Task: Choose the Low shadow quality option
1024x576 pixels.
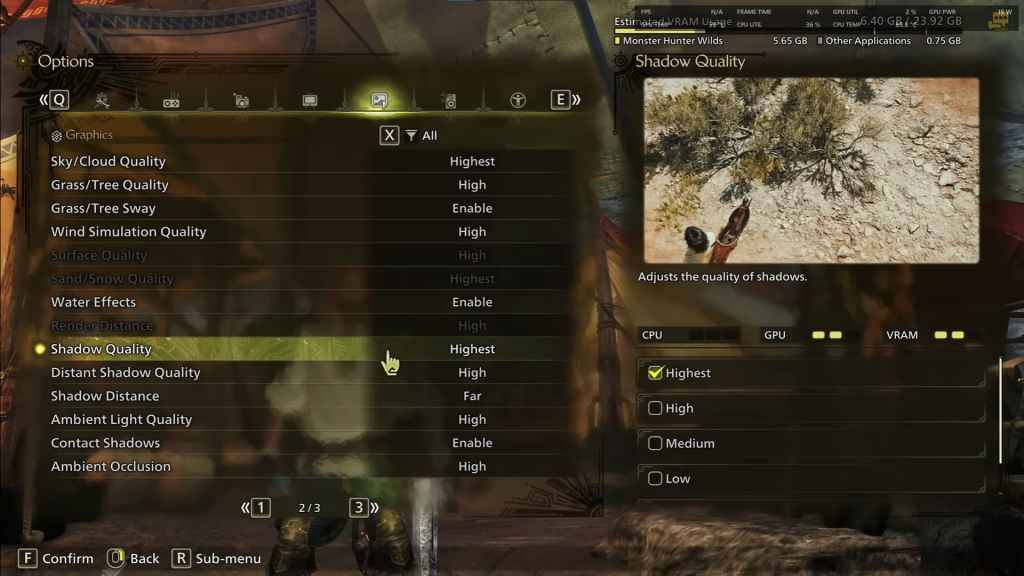Action: coord(656,479)
